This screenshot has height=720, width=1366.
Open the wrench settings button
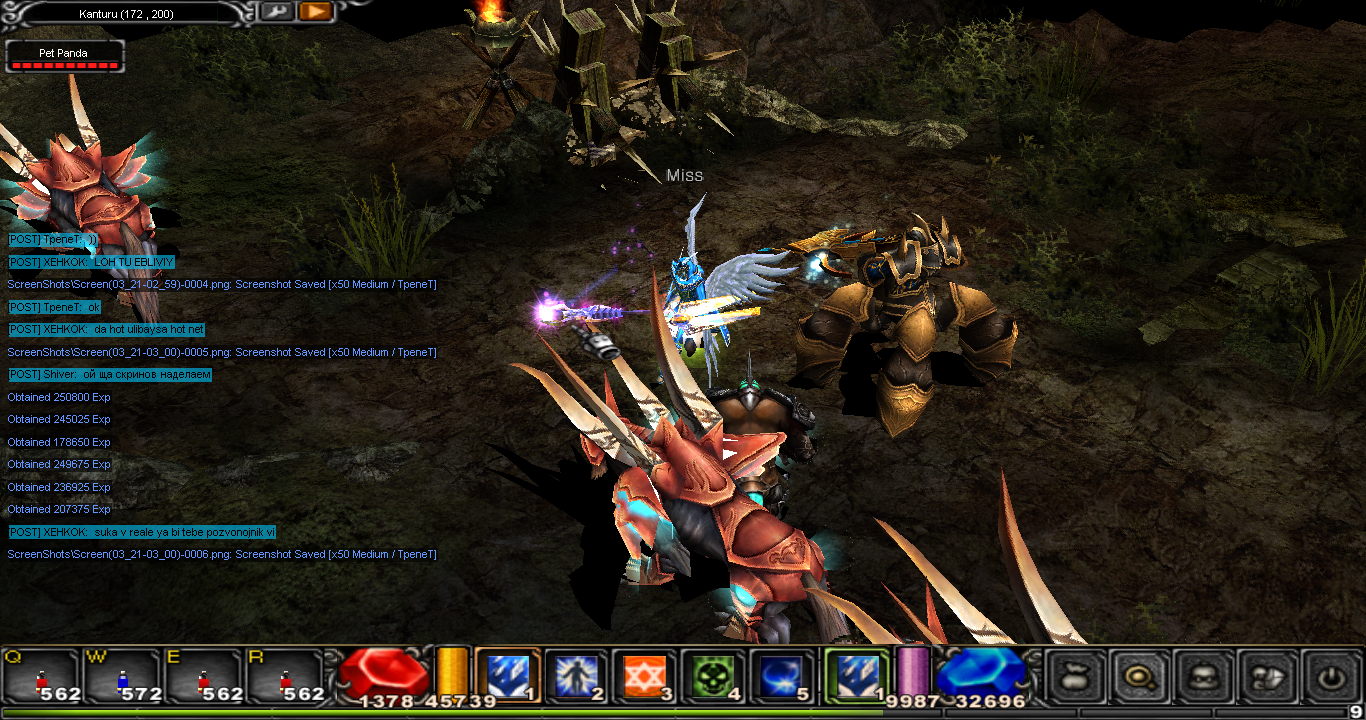(277, 12)
